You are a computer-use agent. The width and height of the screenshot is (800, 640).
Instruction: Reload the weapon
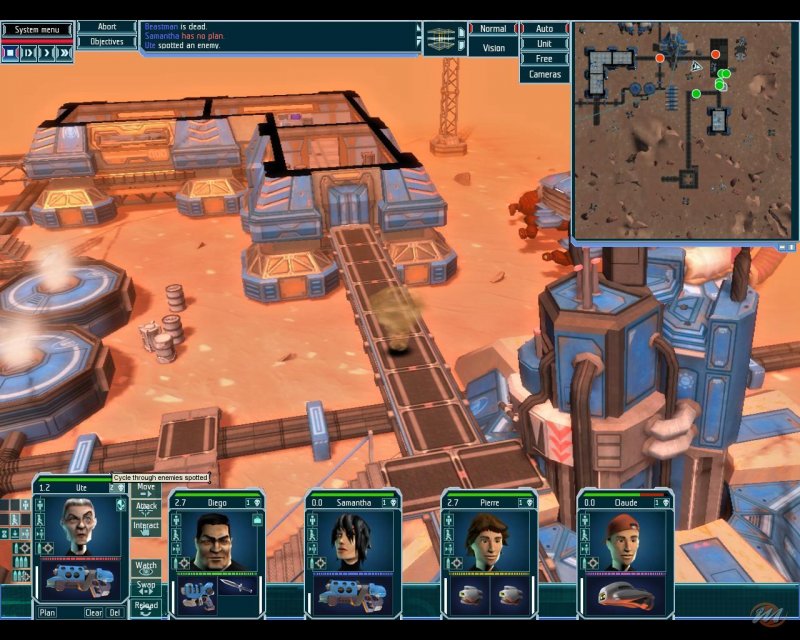click(x=146, y=606)
